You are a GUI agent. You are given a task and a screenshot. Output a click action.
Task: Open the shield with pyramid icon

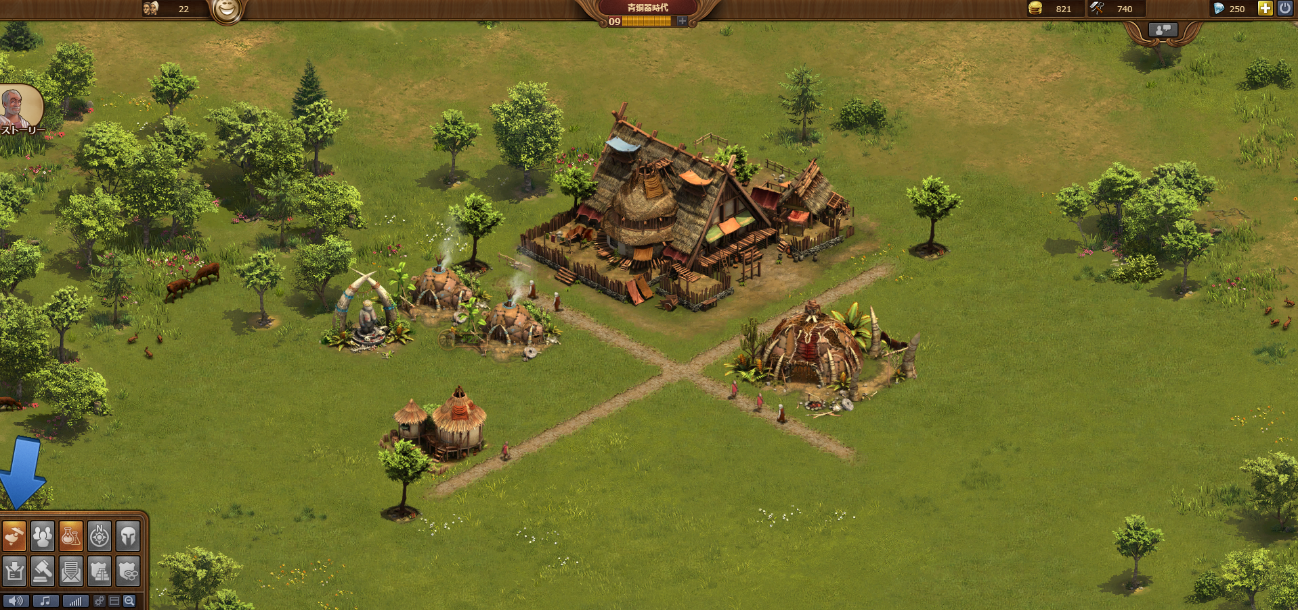[99, 571]
